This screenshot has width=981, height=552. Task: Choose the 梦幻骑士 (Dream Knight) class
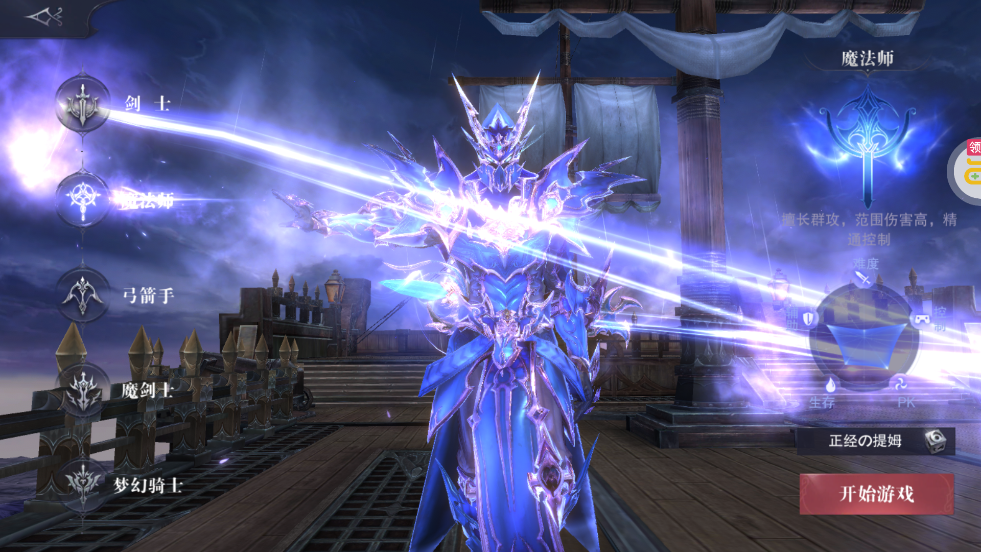[x=84, y=484]
